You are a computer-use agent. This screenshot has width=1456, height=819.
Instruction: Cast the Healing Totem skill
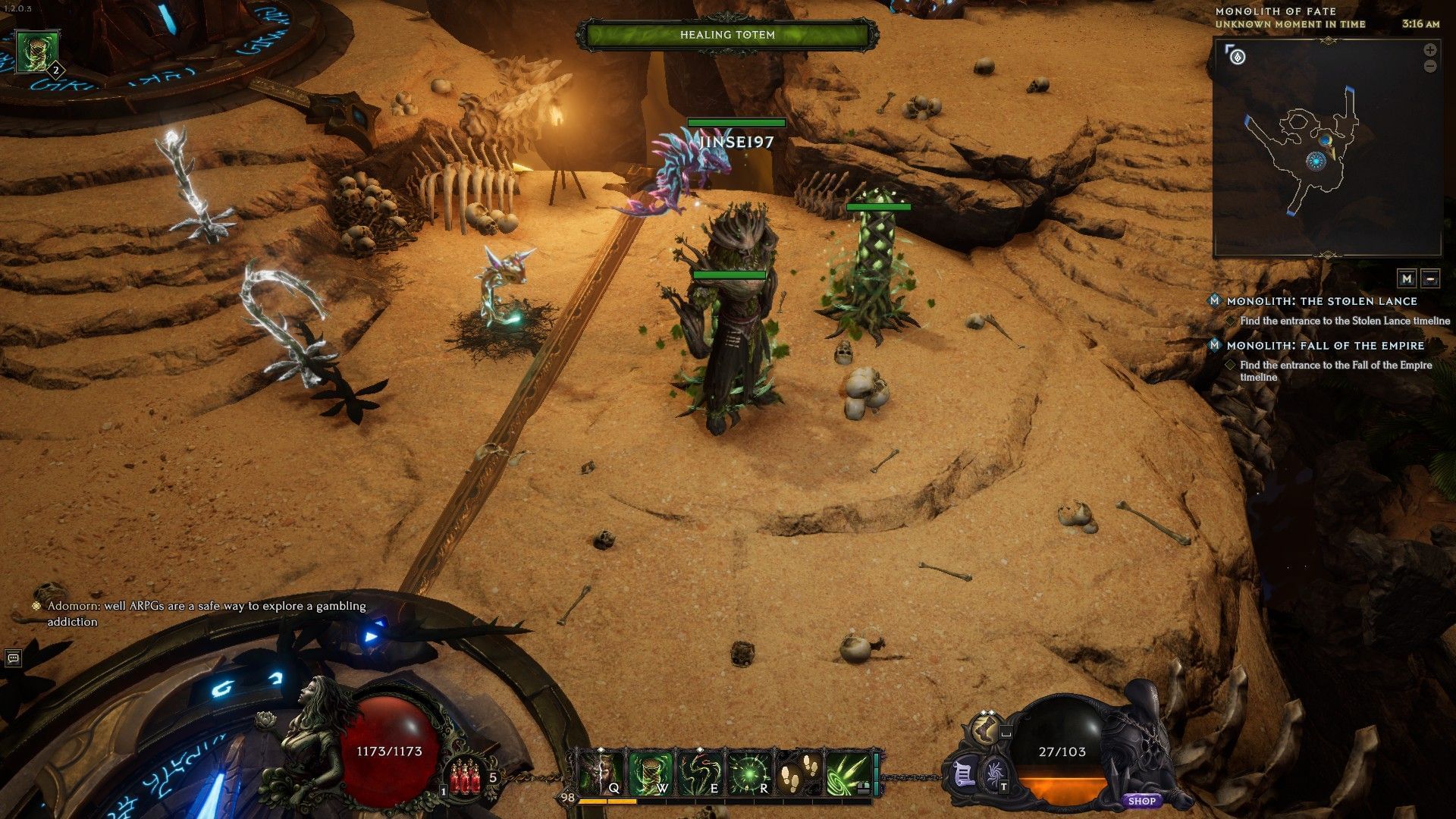650,773
